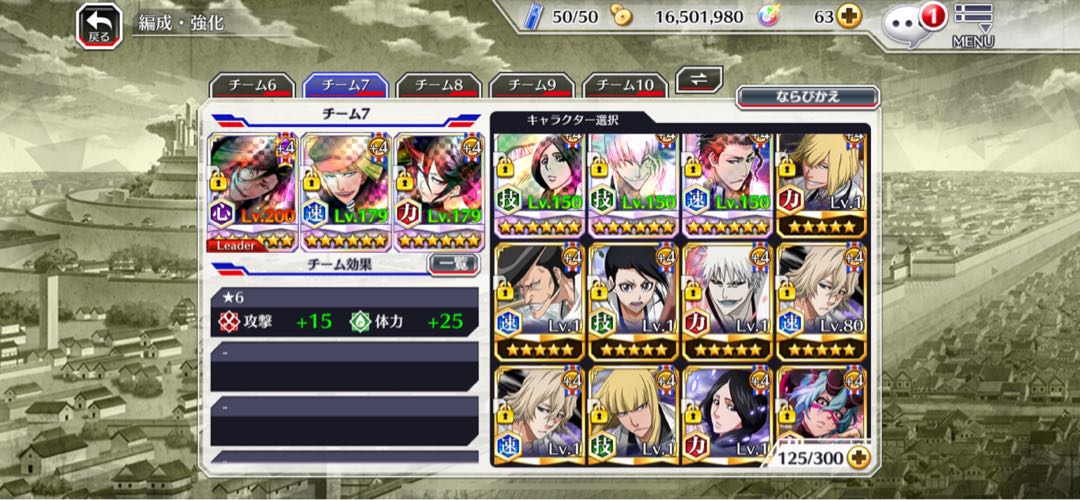Tap the team swap arrows button

click(700, 79)
